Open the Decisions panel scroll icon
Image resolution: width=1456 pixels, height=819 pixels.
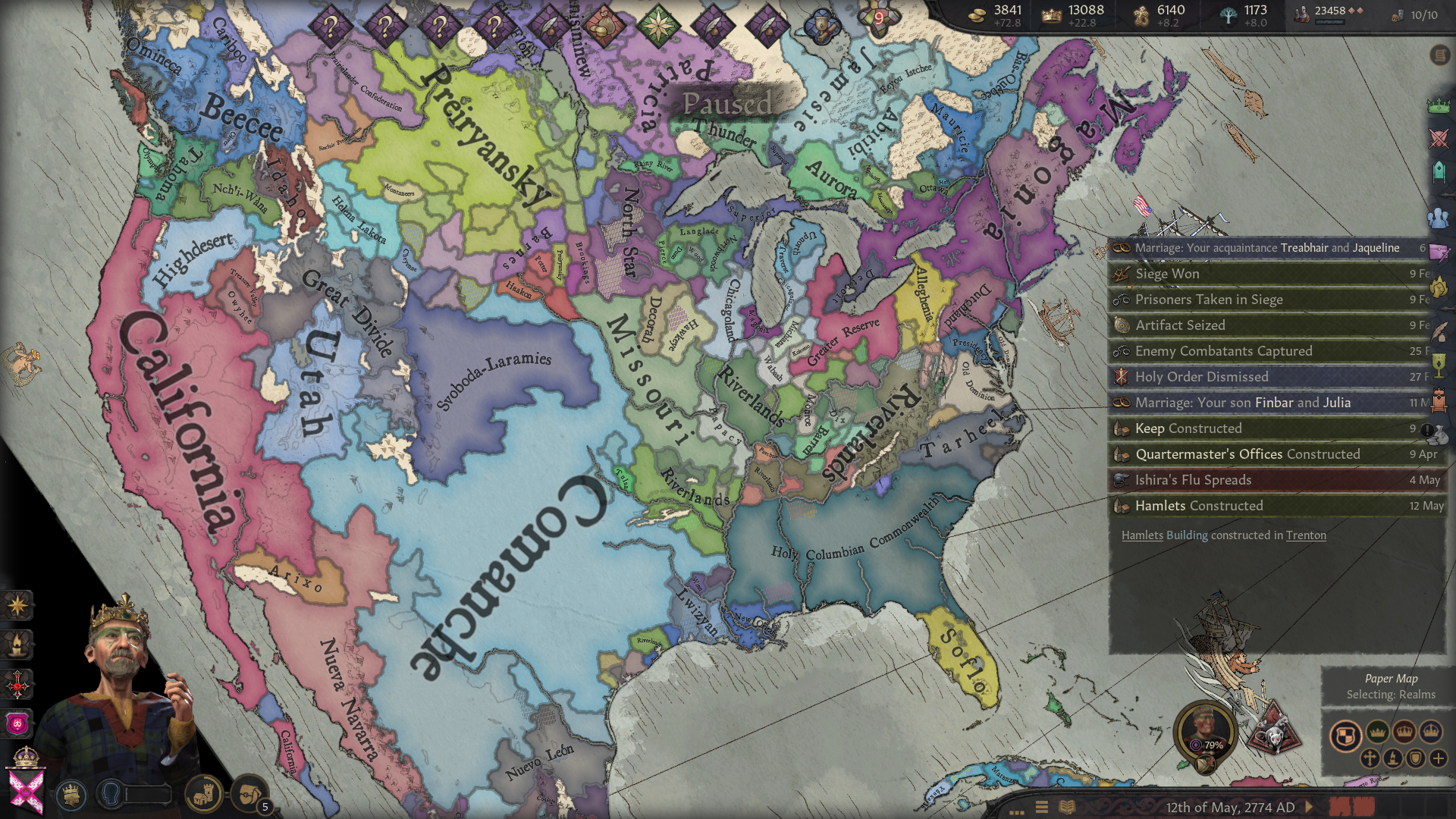[x=1439, y=55]
